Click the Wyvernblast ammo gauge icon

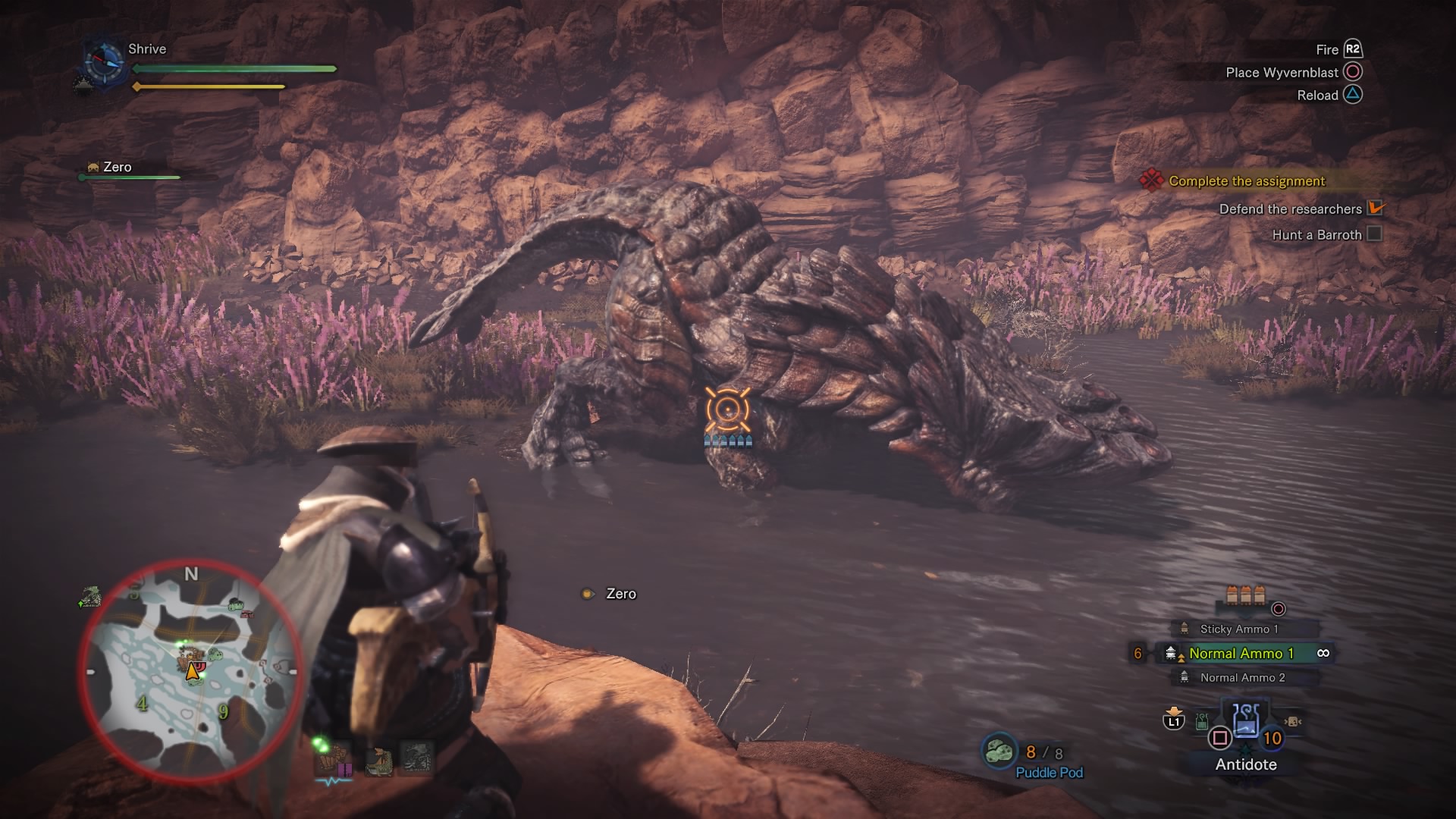click(x=1245, y=595)
